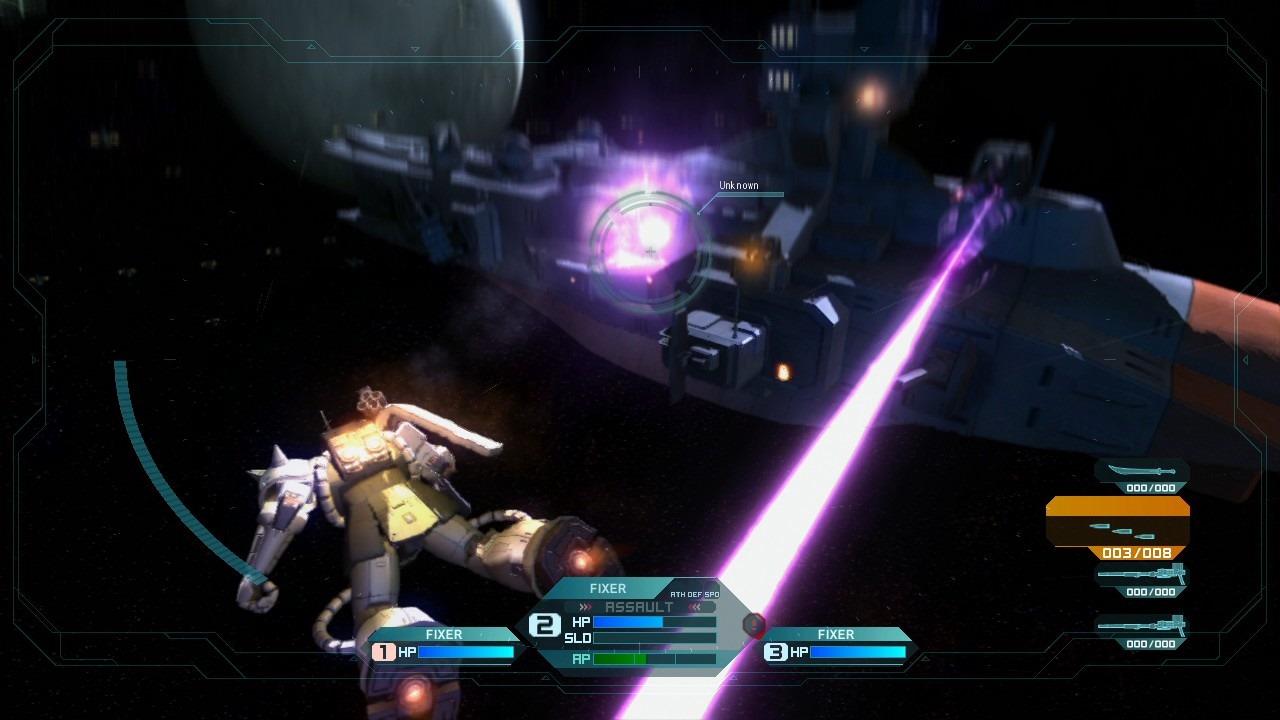Select squad member 3 Fixer panel
Viewport: 1280px width, 720px height.
click(x=836, y=645)
